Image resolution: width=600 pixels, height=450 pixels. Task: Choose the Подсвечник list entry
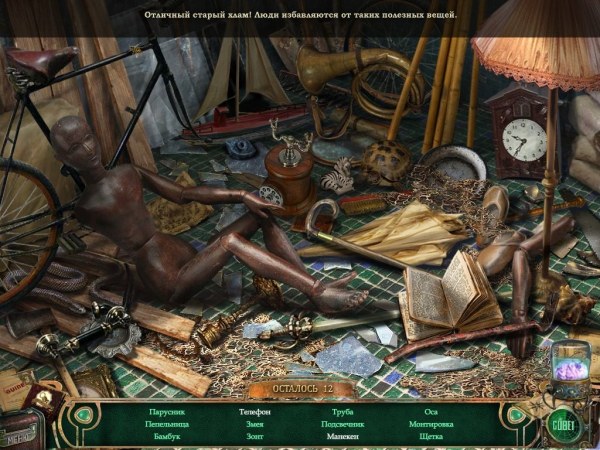[343, 424]
